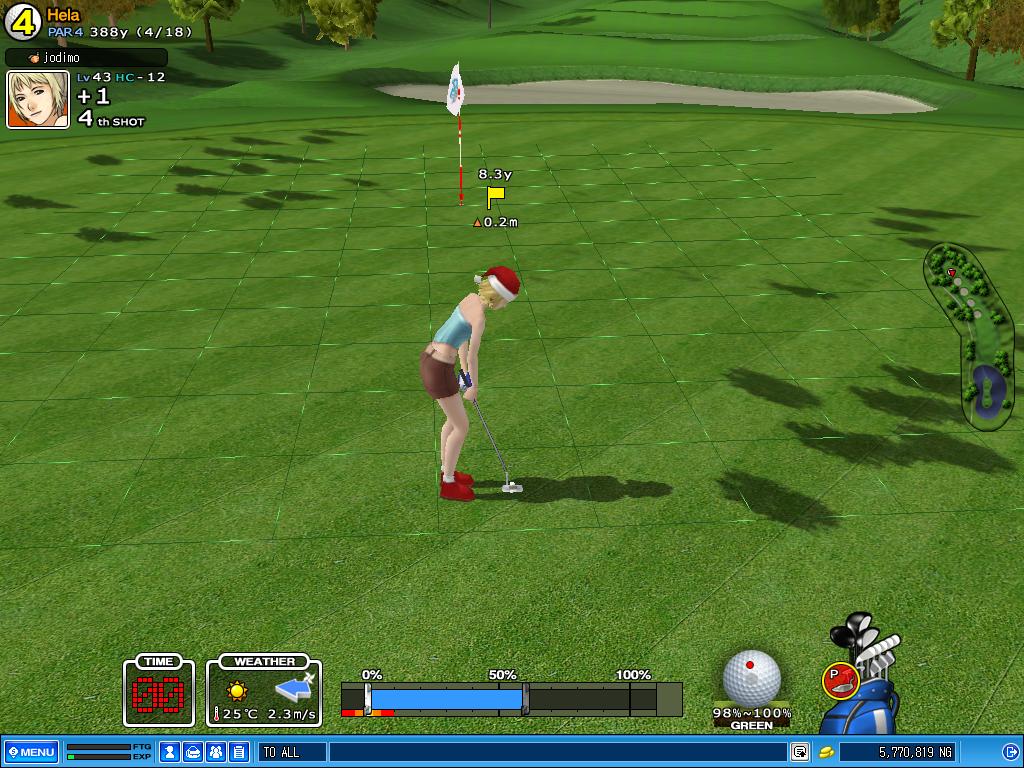Click the single-person profile icon
This screenshot has height=768, width=1024.
click(x=170, y=752)
